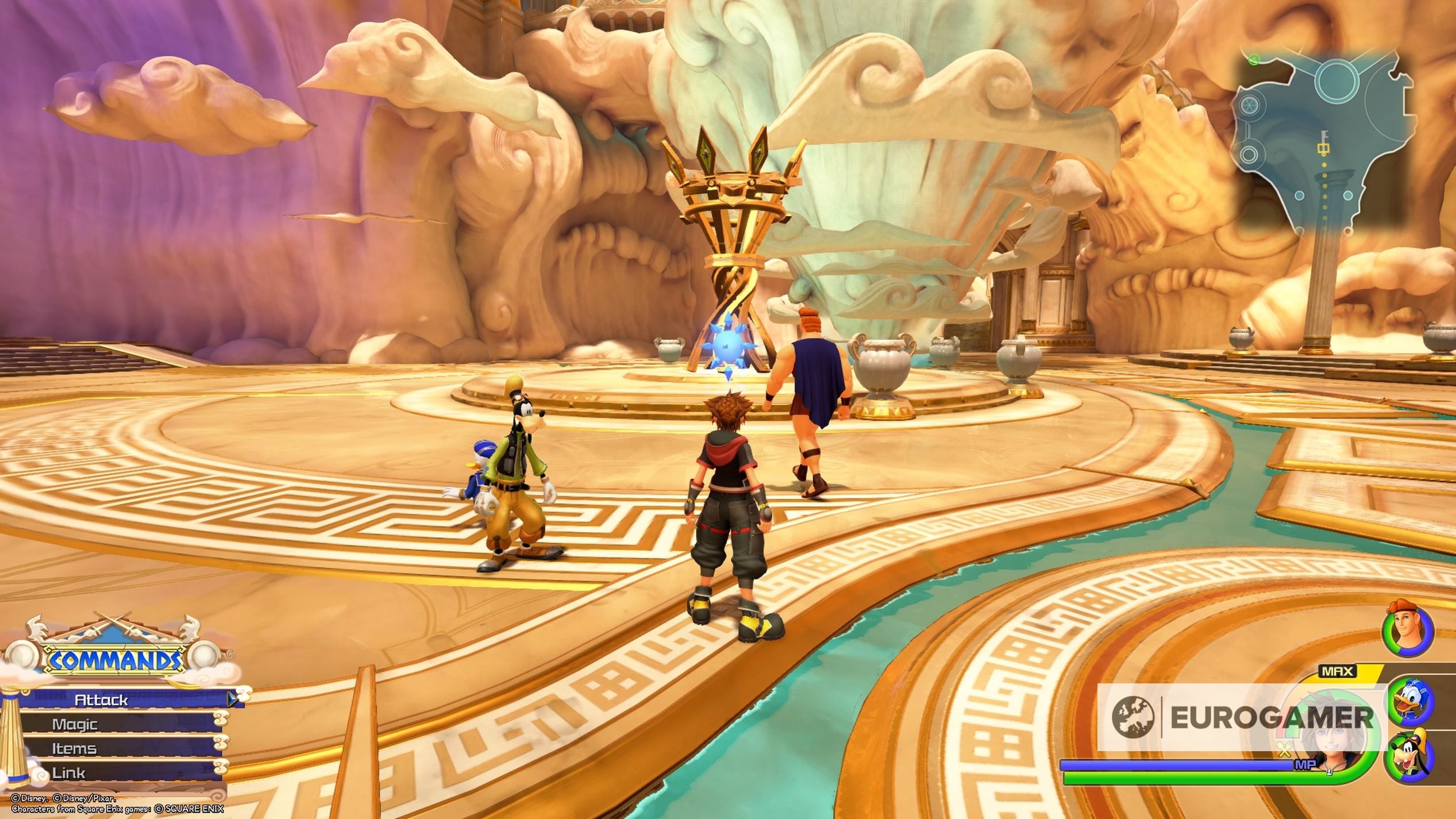Toggle the MAX situation gauge
Viewport: 1456px width, 819px height.
point(1337,670)
